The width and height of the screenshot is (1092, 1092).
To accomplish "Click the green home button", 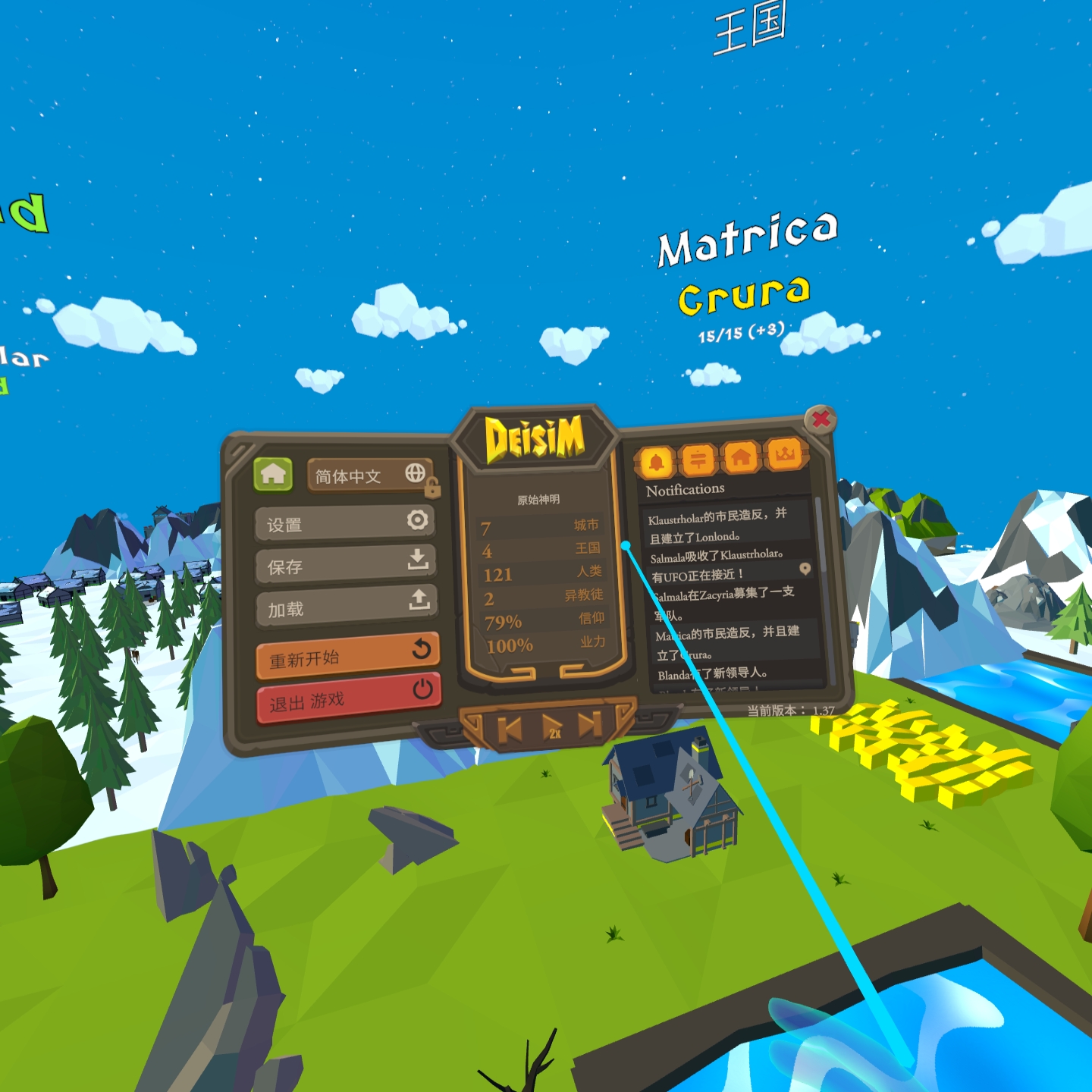I will pos(273,475).
